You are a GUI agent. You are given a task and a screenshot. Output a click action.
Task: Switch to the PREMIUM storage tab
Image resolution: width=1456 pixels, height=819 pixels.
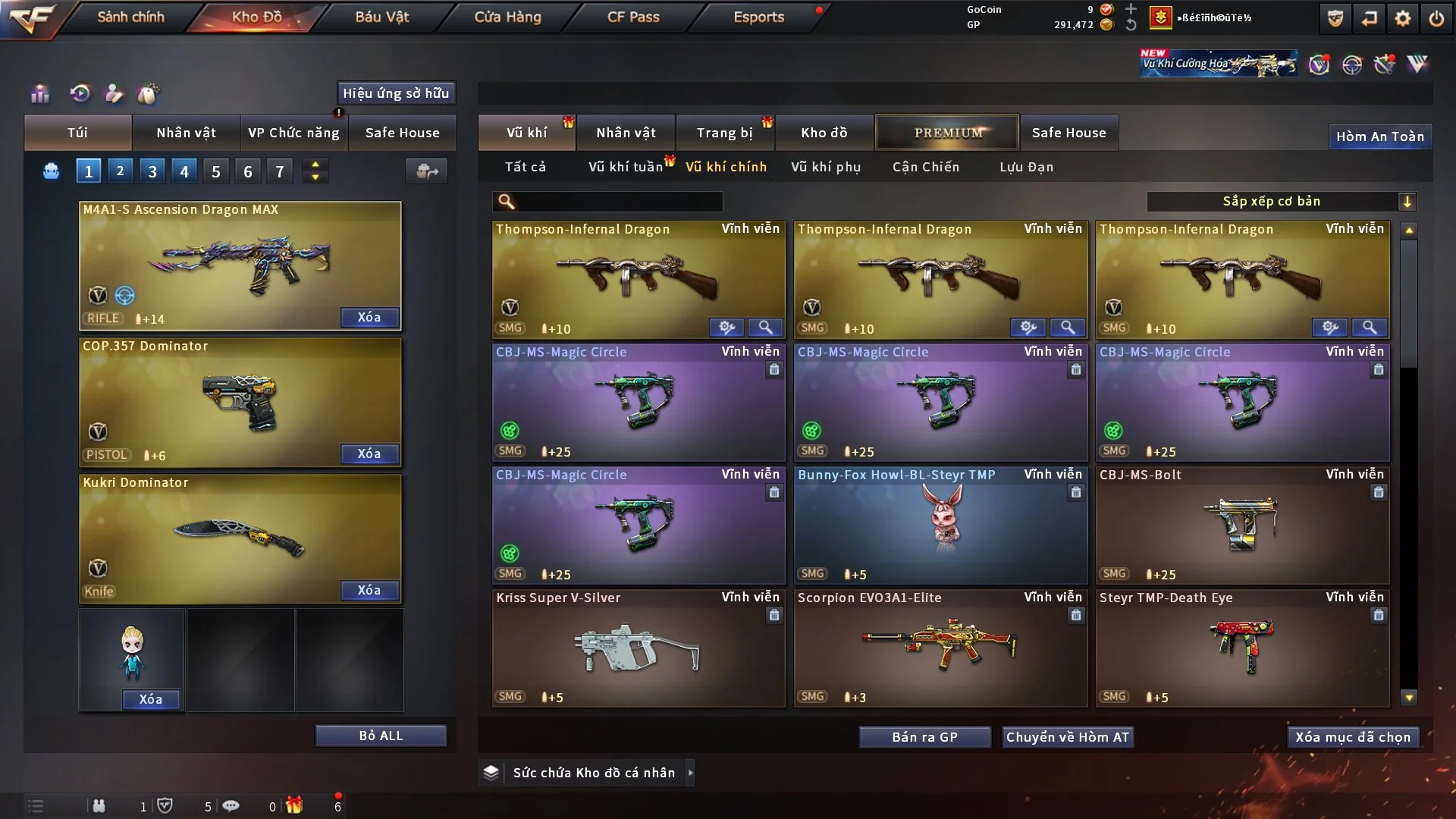coord(947,133)
